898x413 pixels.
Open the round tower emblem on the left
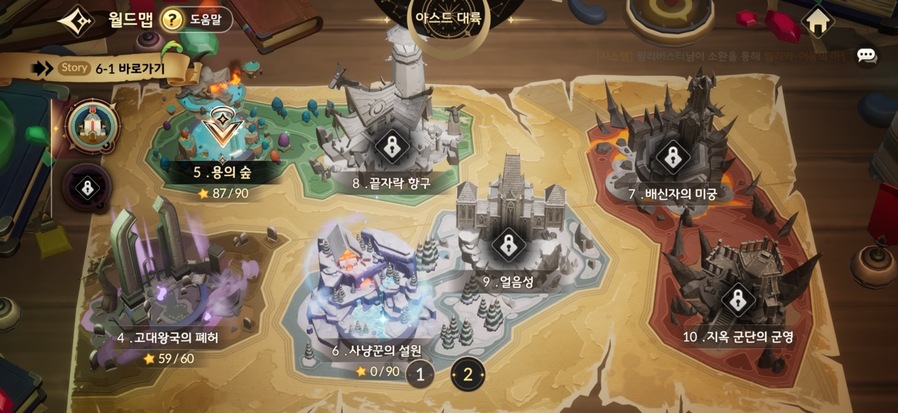(x=93, y=126)
